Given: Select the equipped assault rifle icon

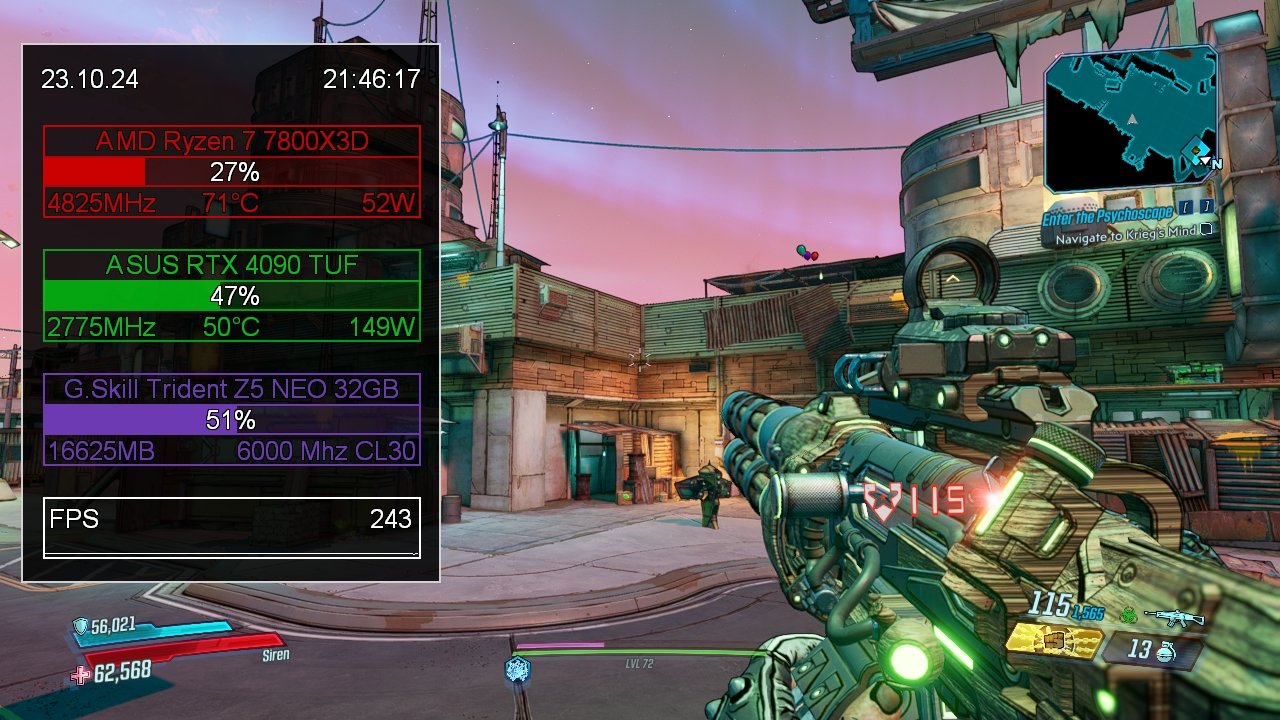Looking at the screenshot, I should [x=1173, y=617].
